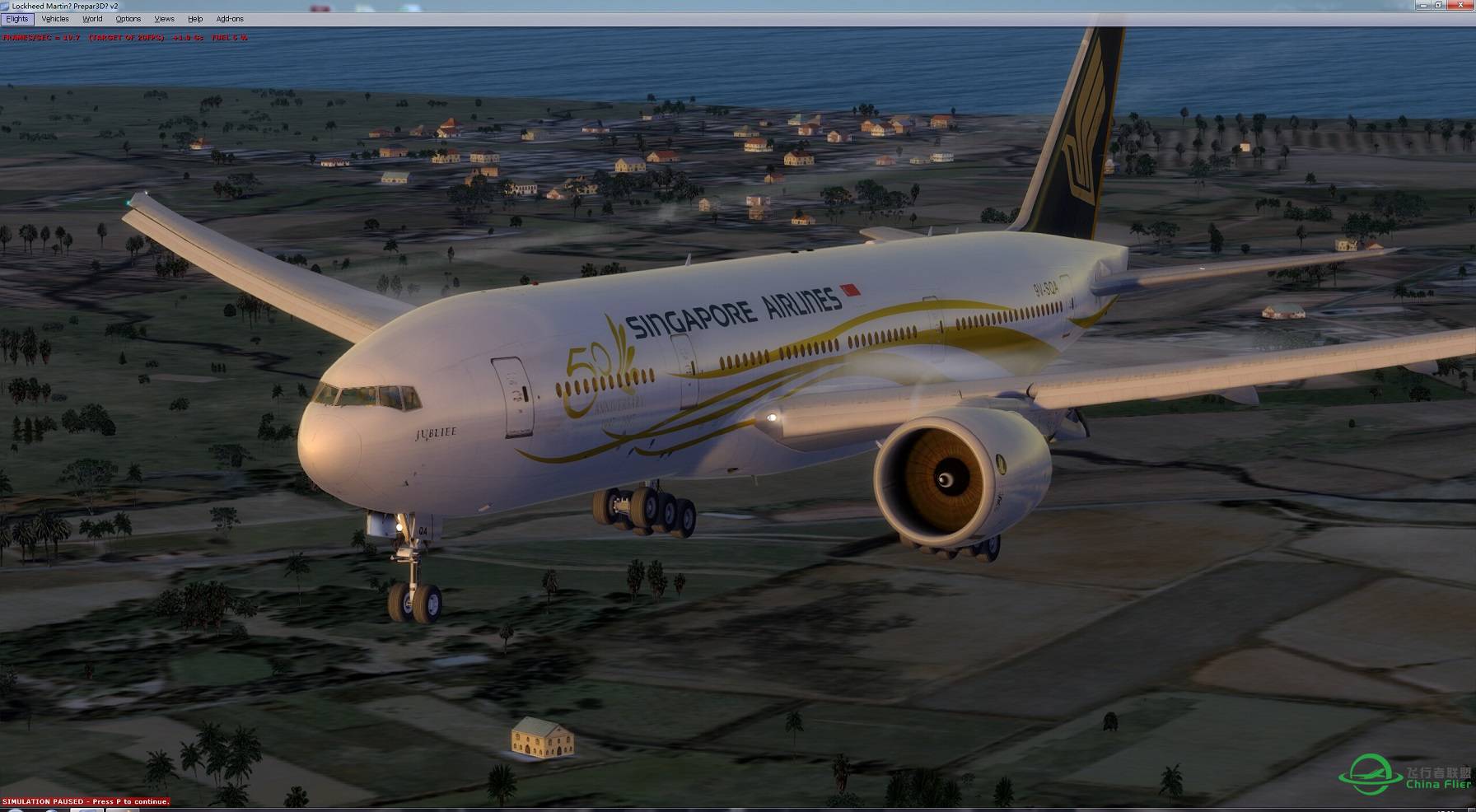The width and height of the screenshot is (1476, 812).
Task: Open the Flights menu
Action: click(x=16, y=18)
